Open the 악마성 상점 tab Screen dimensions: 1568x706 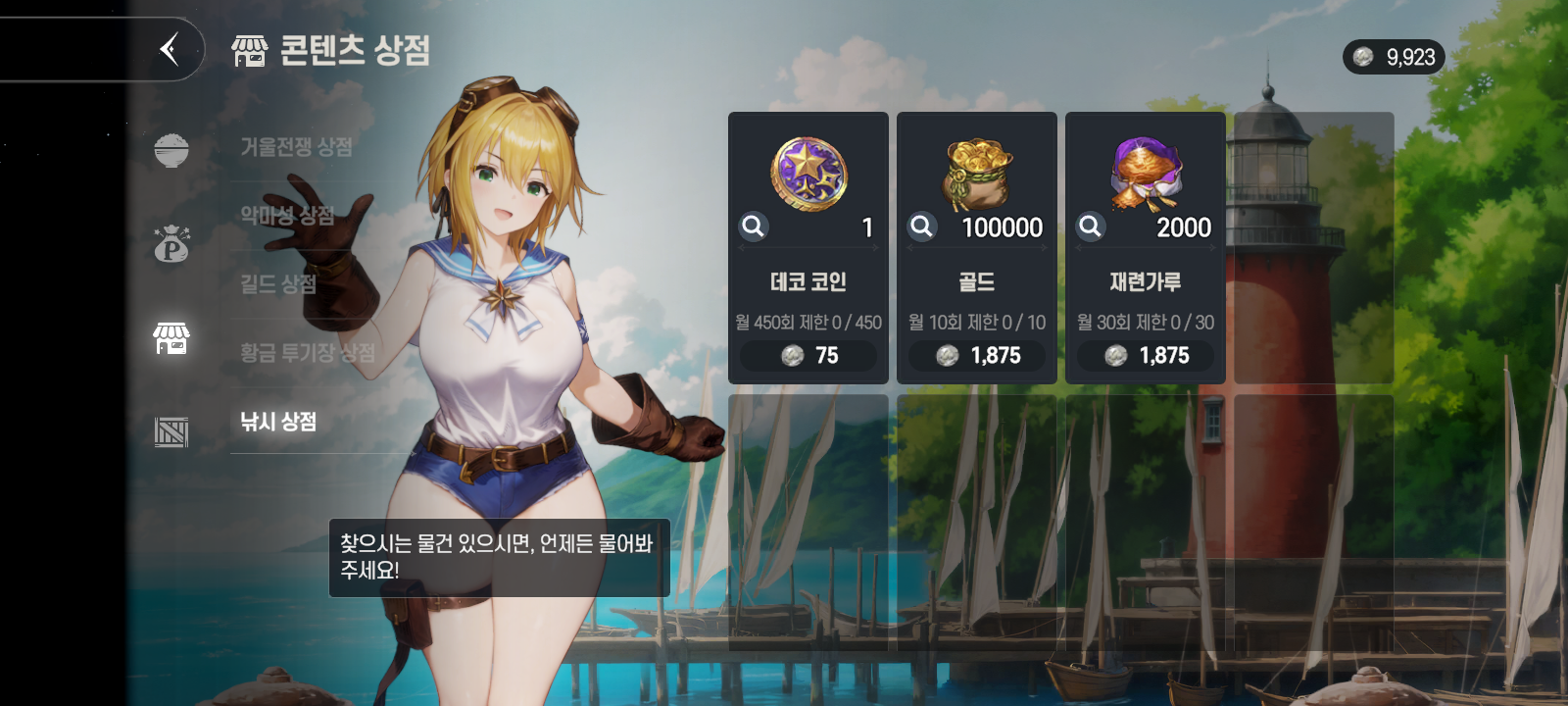click(x=287, y=215)
